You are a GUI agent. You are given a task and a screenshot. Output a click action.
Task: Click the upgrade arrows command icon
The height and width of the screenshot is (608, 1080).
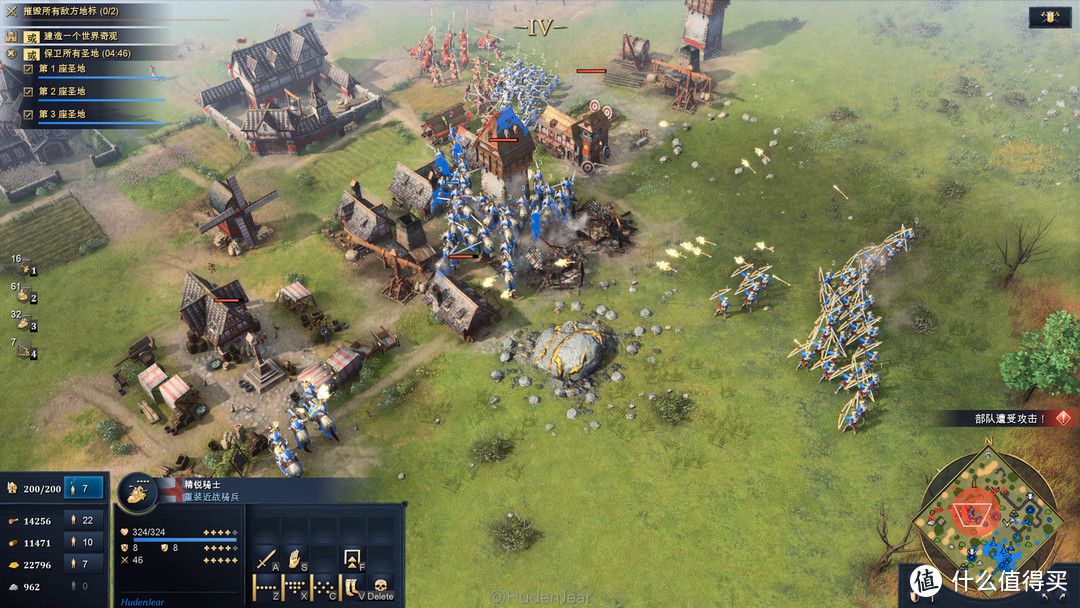(x=352, y=559)
